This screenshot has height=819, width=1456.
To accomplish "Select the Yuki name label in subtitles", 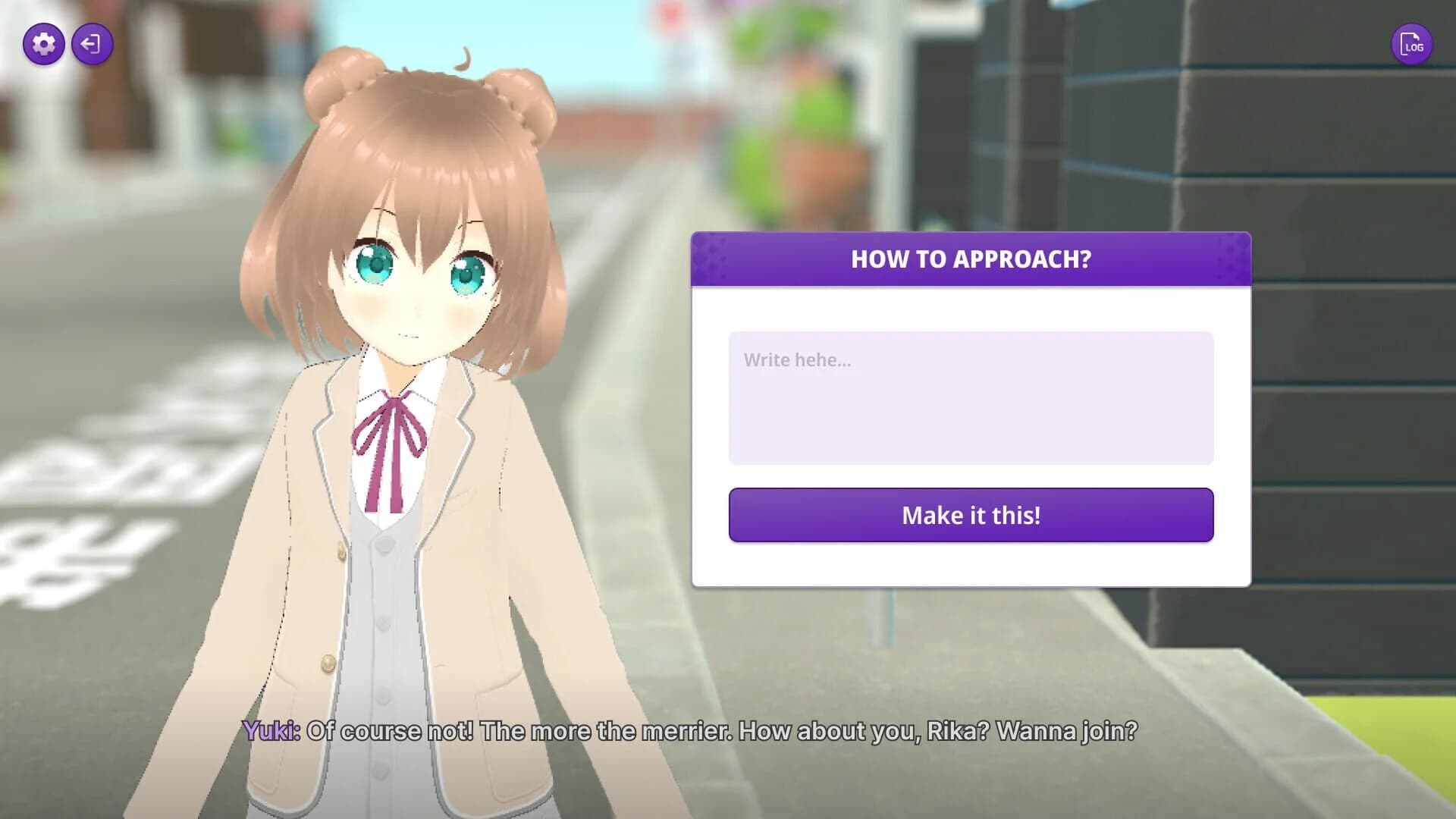I will click(271, 732).
